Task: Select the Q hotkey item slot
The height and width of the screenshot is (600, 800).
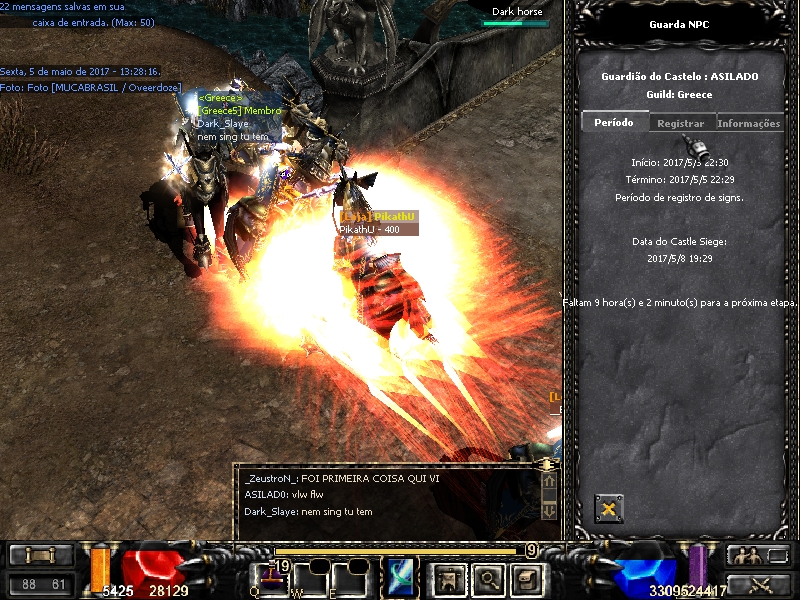Action: [271, 577]
